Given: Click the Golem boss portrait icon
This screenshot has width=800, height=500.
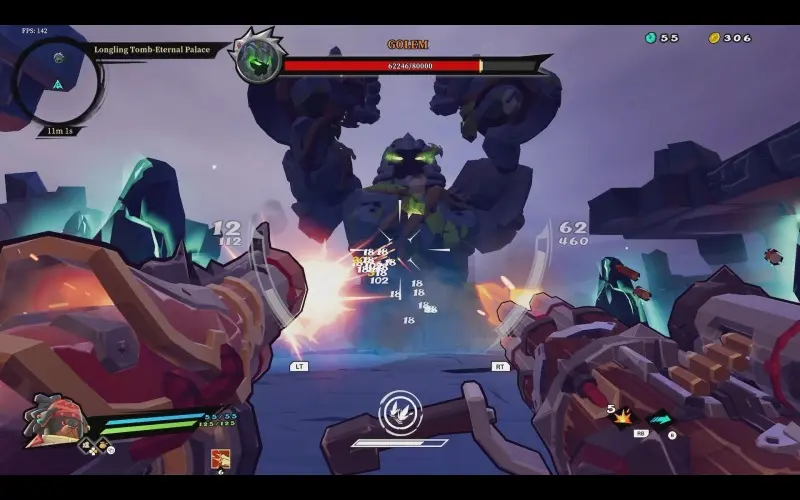Looking at the screenshot, I should point(257,60).
